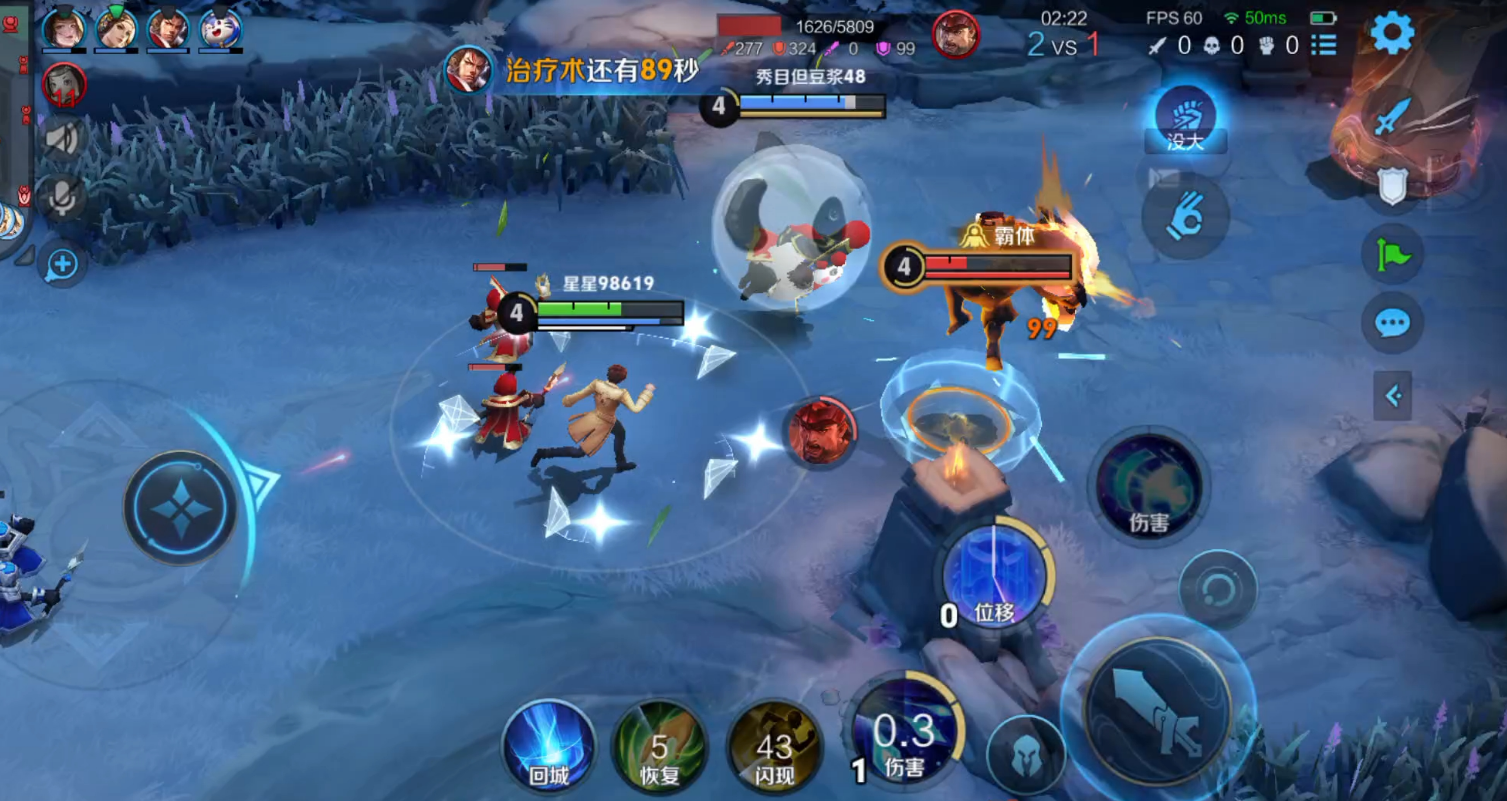
Task: Open the scoreboard list icon
Action: pos(1324,45)
